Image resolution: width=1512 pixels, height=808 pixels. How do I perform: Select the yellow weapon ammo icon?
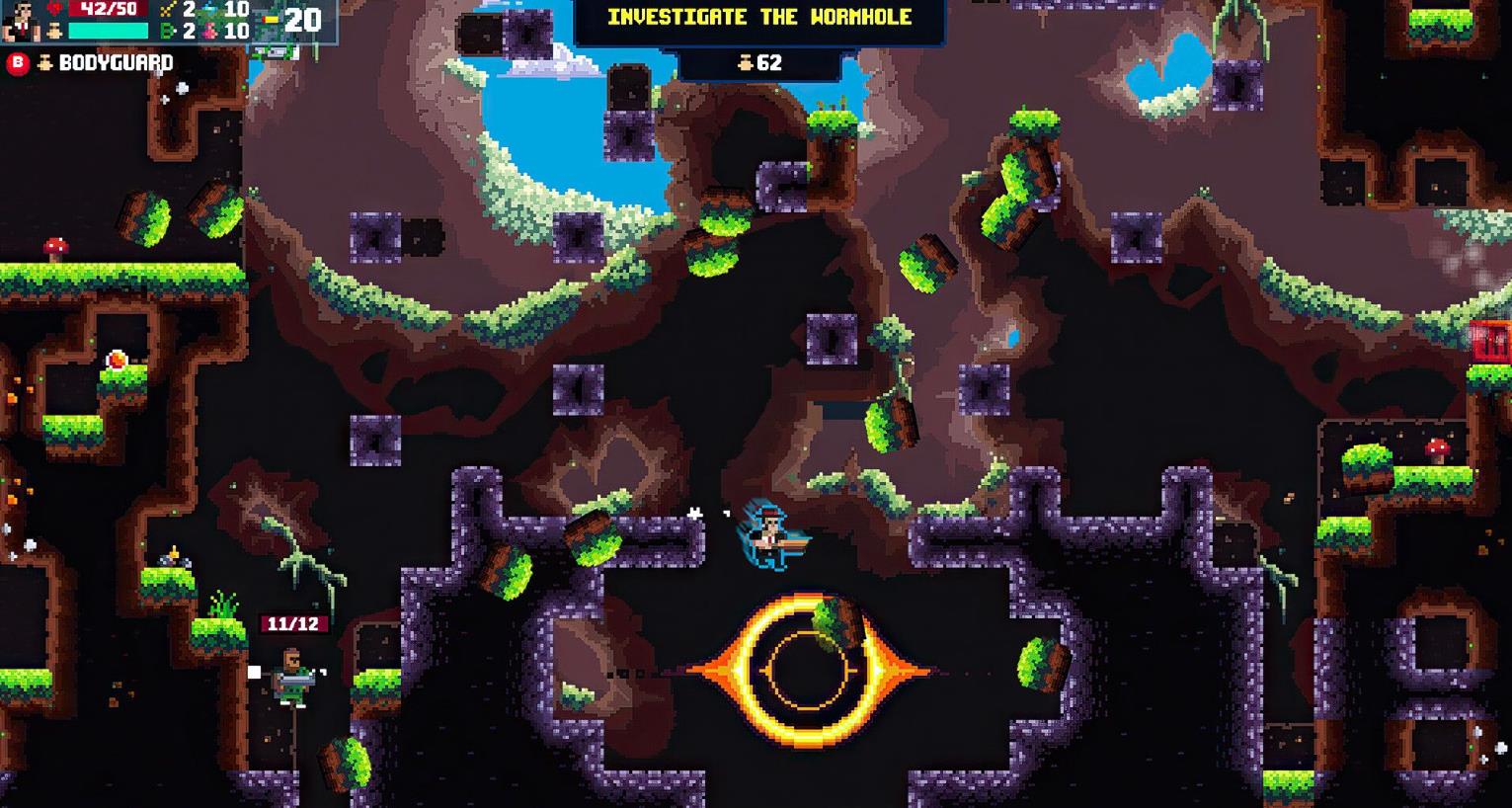(x=271, y=20)
